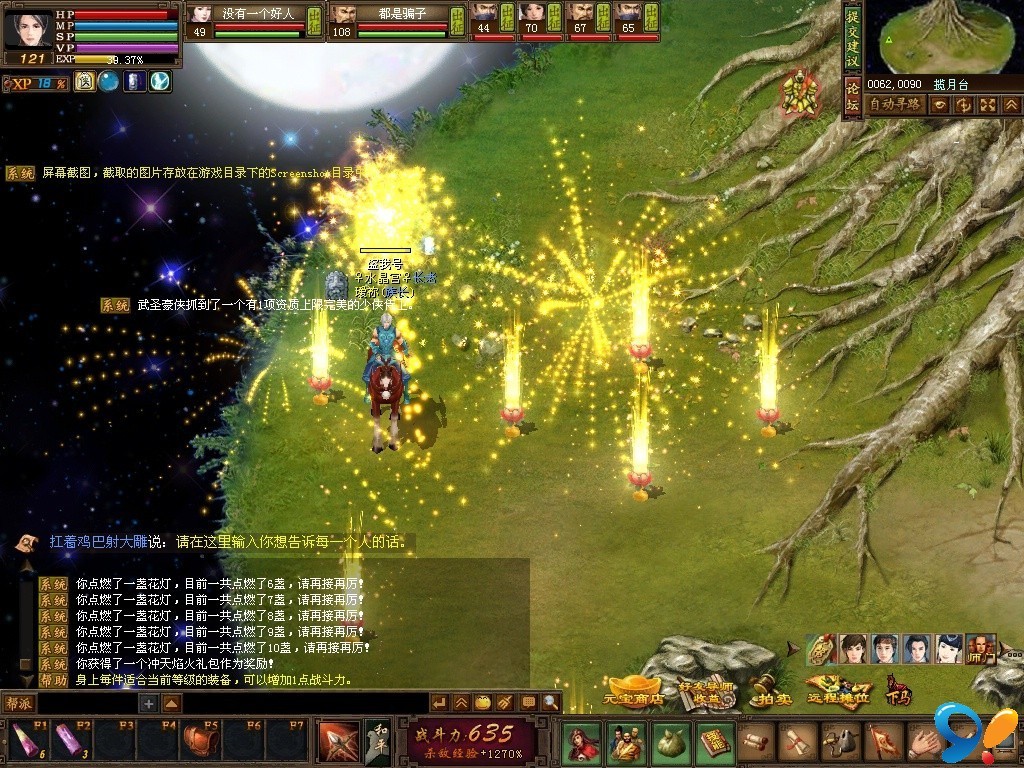Open the 提交建议 submit suggestion panel

coord(852,38)
